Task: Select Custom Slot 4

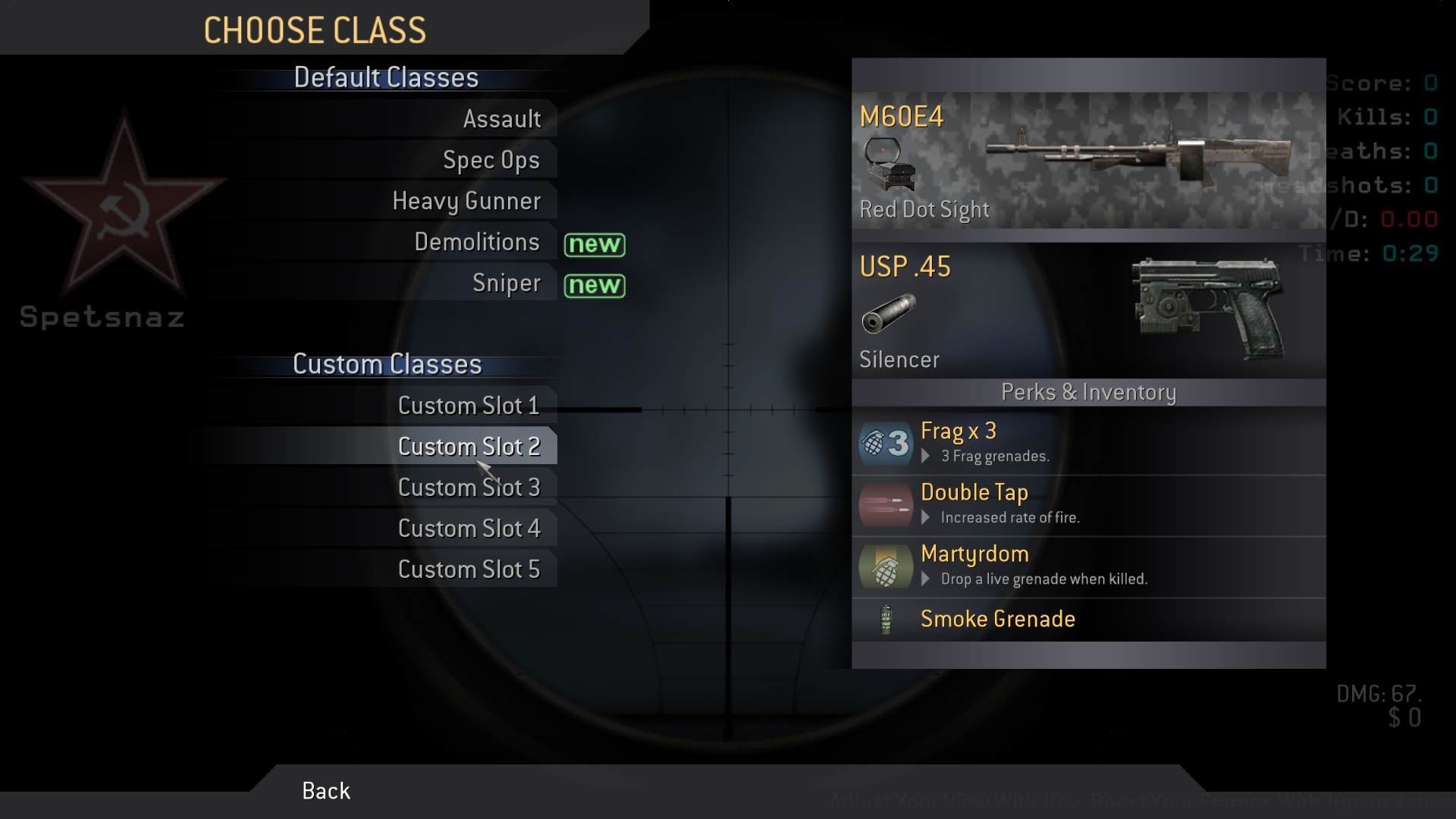Action: click(x=468, y=529)
